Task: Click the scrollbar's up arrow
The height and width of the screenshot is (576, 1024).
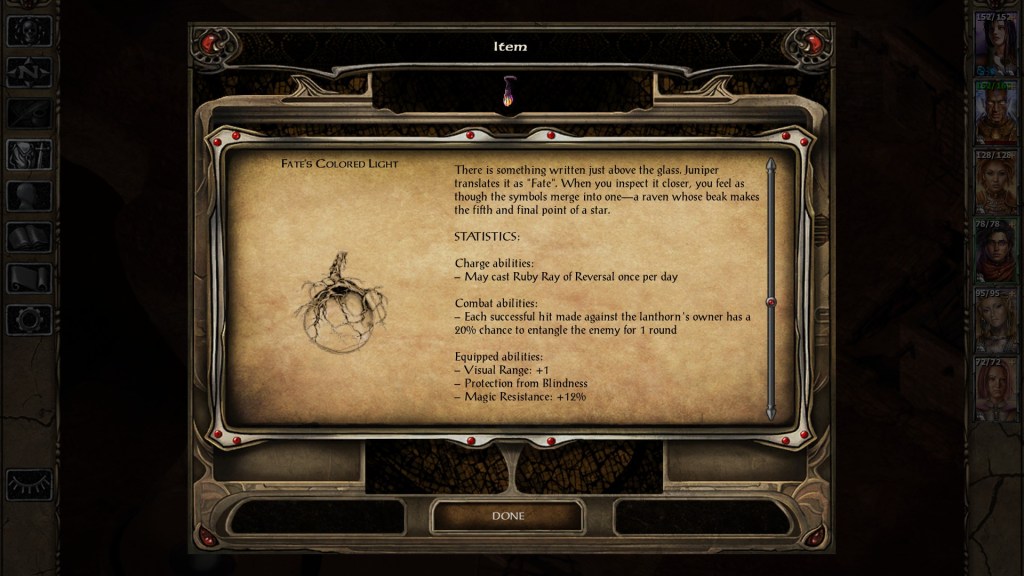Action: point(770,165)
